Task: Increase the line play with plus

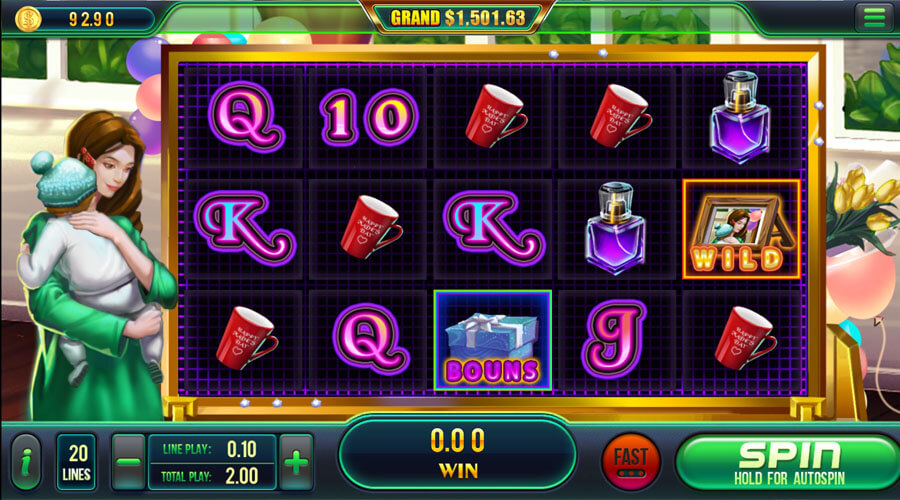Action: click(297, 462)
